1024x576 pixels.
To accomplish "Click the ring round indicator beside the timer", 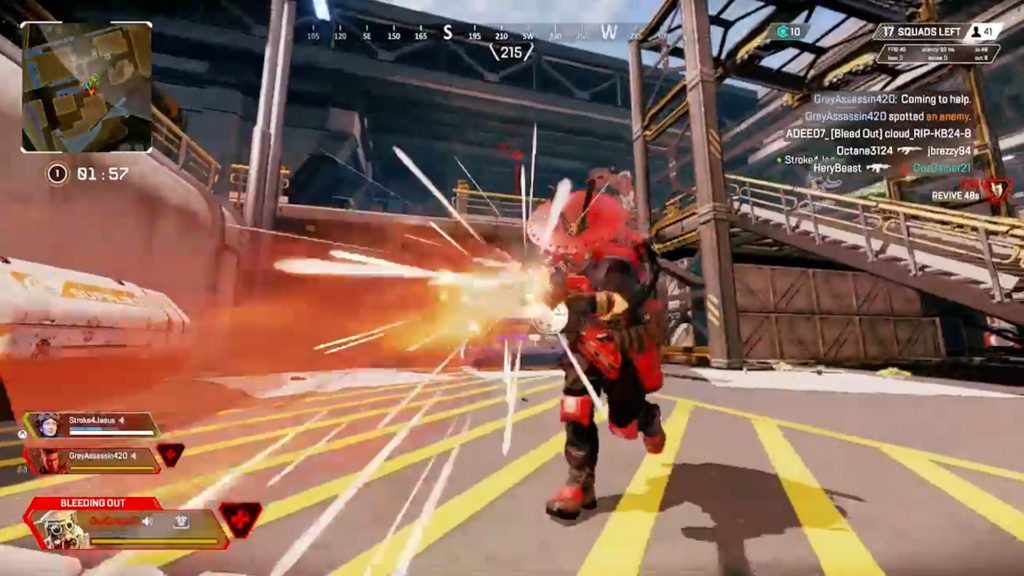I will (x=57, y=174).
